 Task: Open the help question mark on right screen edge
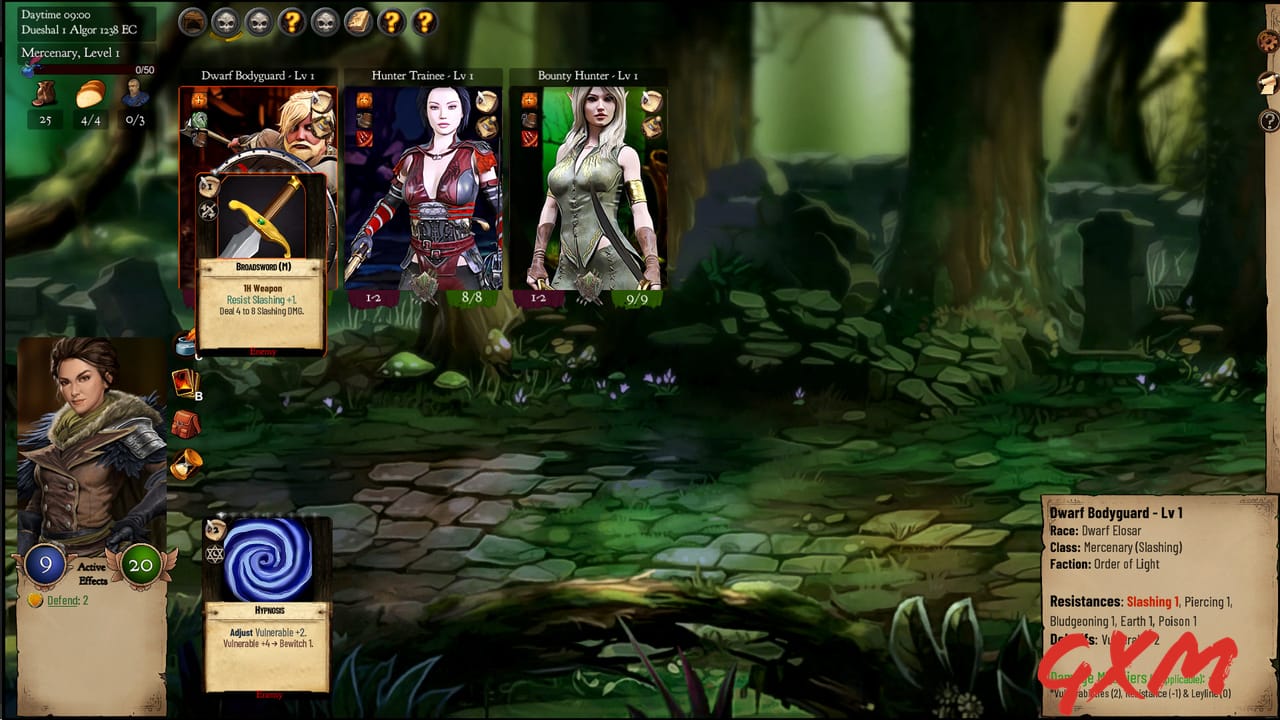pyautogui.click(x=1268, y=122)
